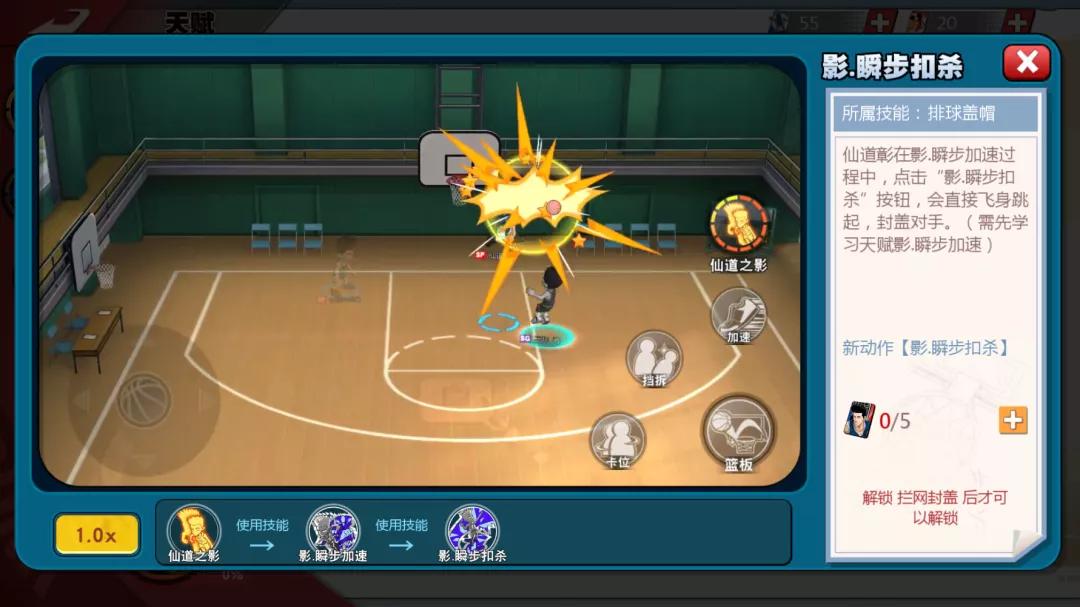Close the 影.瞬步扣杀 skill panel
The width and height of the screenshot is (1080, 607).
click(x=1026, y=63)
